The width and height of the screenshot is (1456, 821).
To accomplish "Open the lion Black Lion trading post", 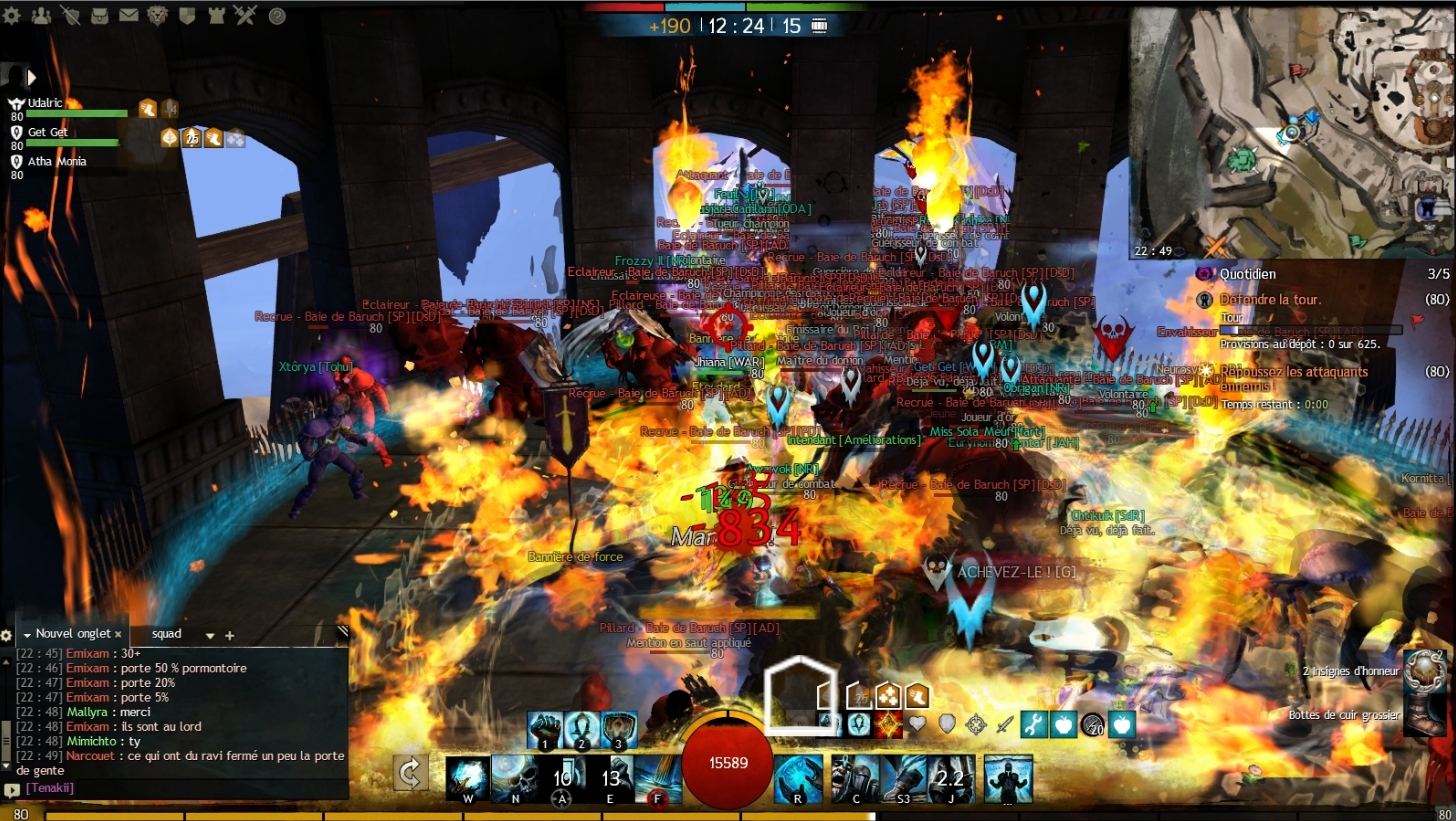I will 158,15.
